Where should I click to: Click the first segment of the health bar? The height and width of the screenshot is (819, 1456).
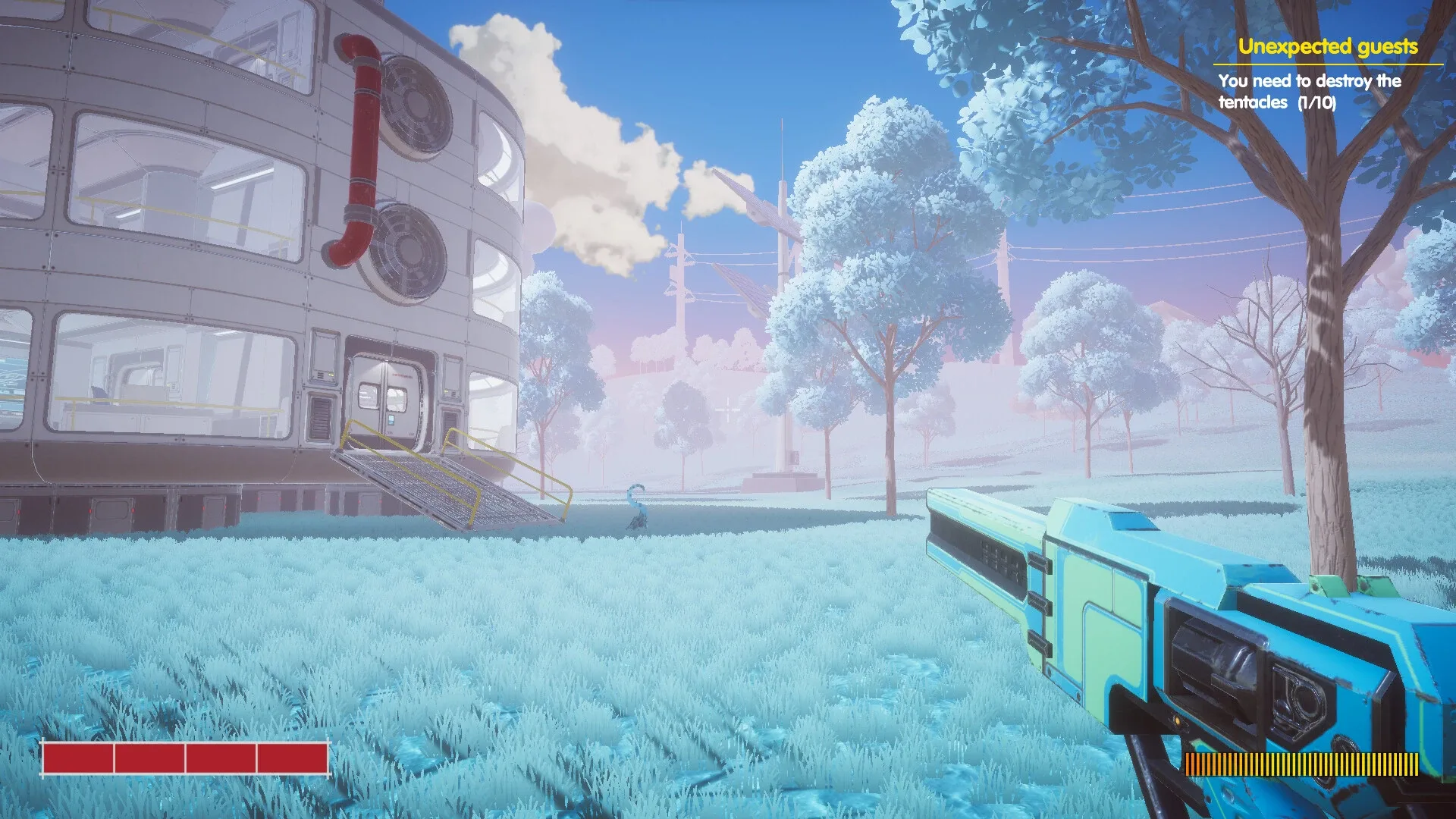point(80,758)
